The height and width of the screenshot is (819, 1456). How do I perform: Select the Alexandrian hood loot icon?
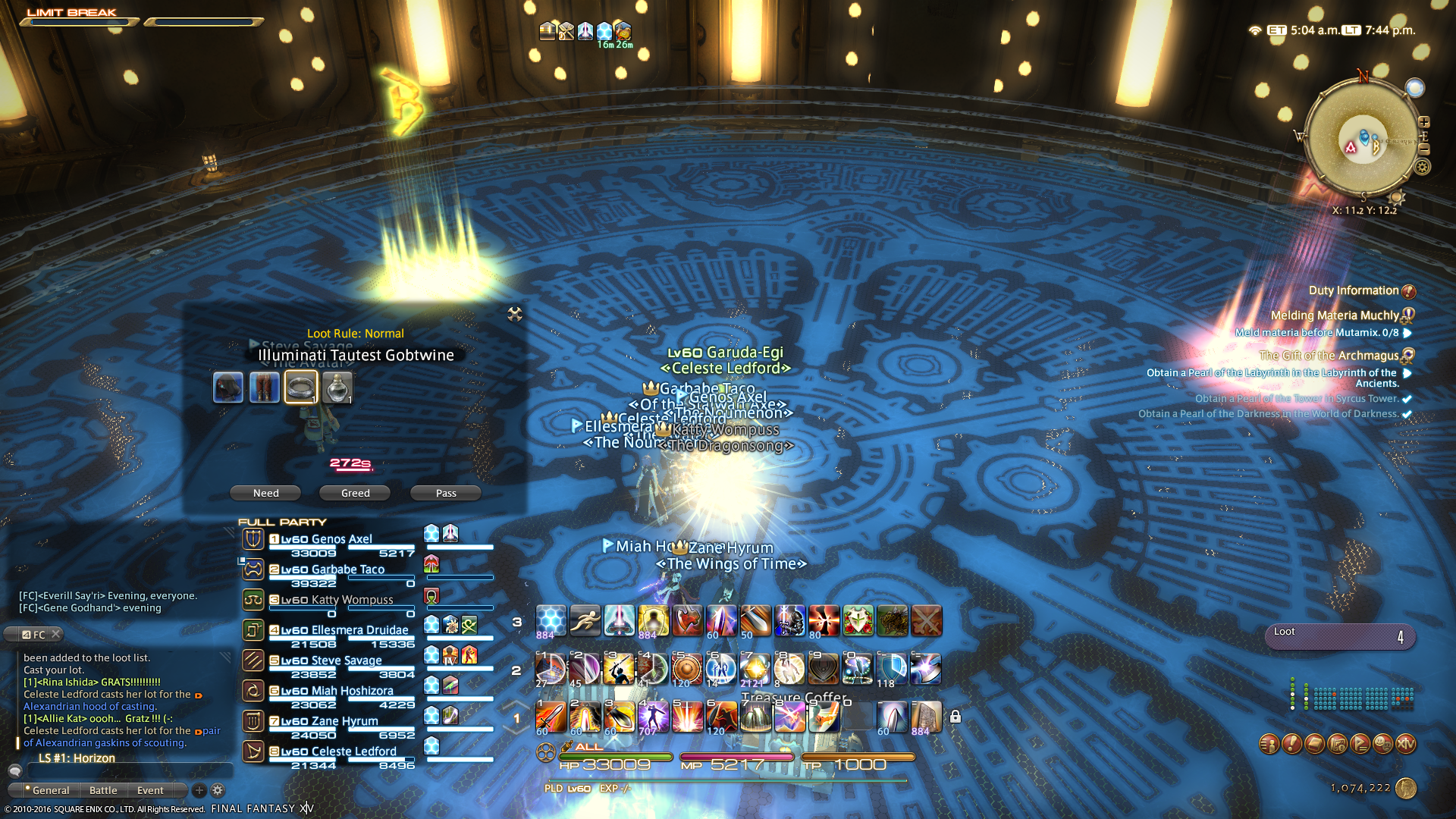(x=228, y=388)
